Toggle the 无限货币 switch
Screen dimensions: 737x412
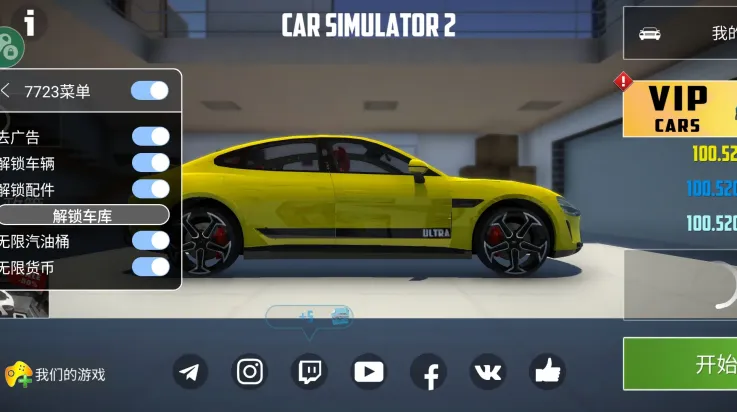pyautogui.click(x=151, y=266)
